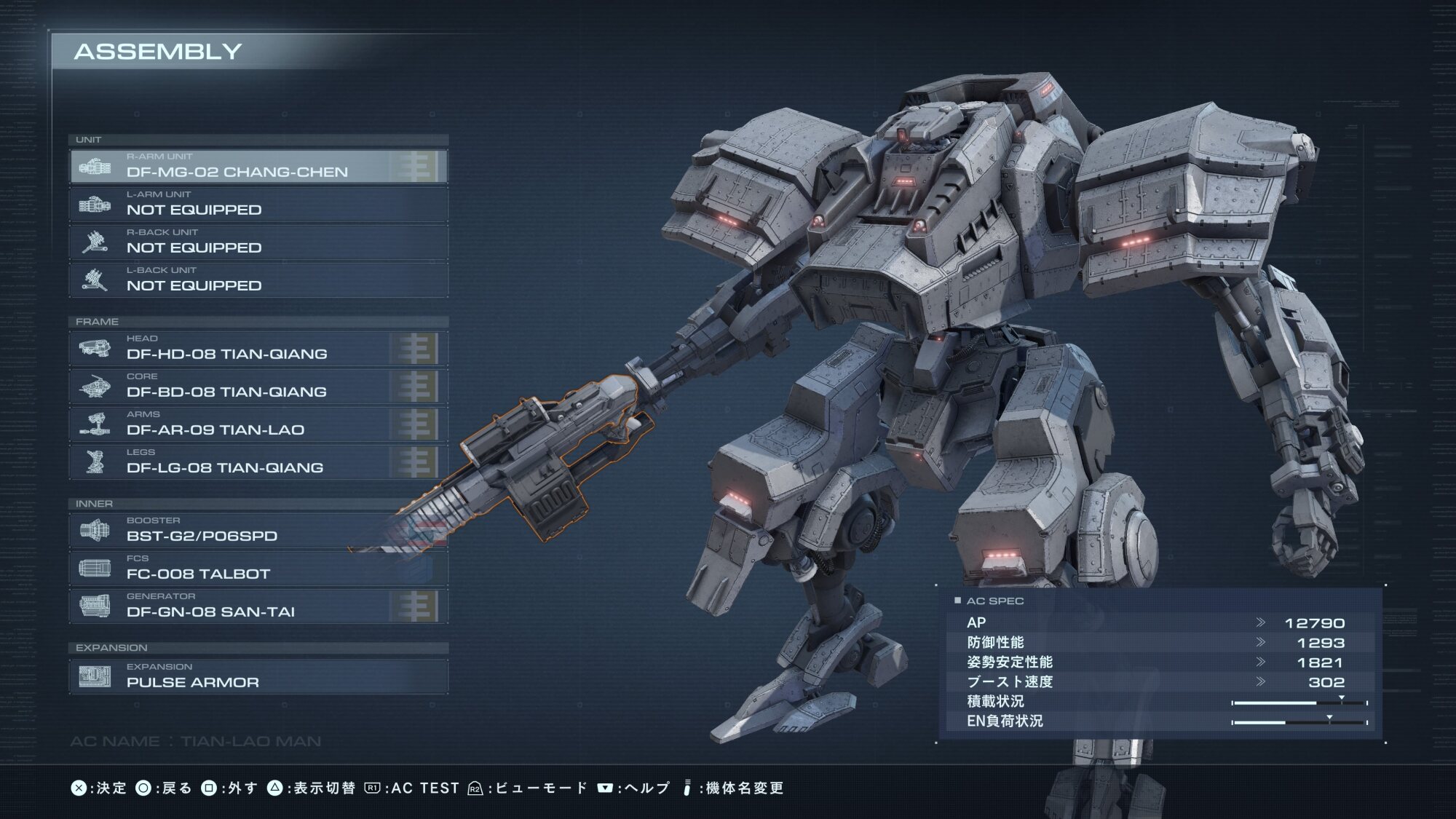Select the empty L-BACK UNIT slot
Image resolution: width=1456 pixels, height=819 pixels.
coord(258,280)
